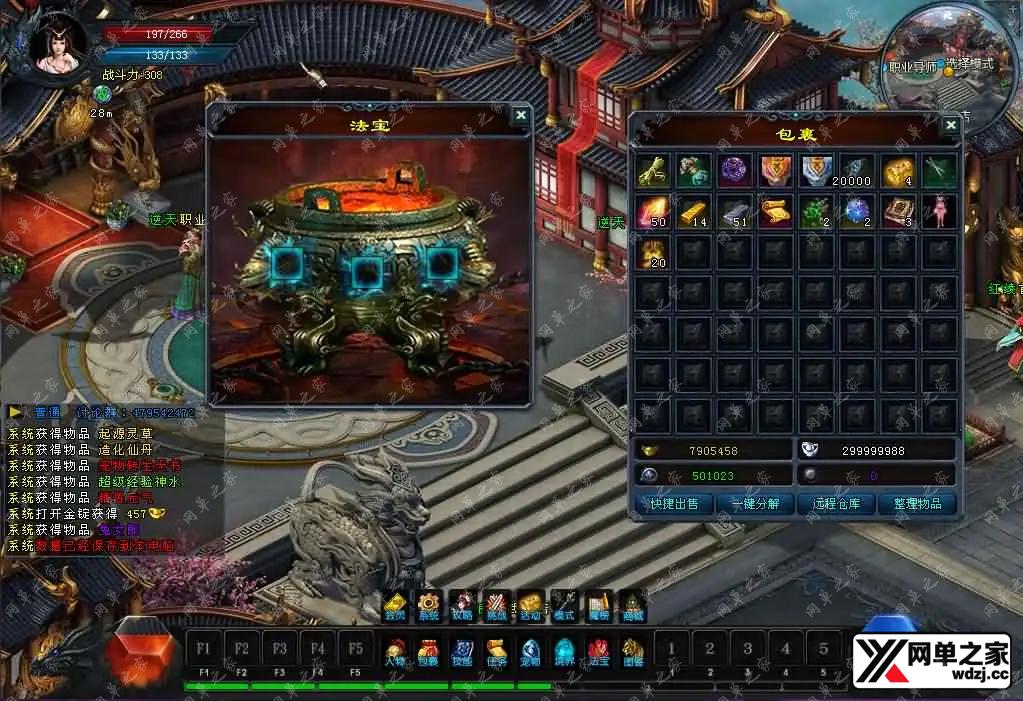Screen dimensions: 1023x701
Task: Select the pink bunny girl item in the bag
Action: pyautogui.click(x=939, y=212)
